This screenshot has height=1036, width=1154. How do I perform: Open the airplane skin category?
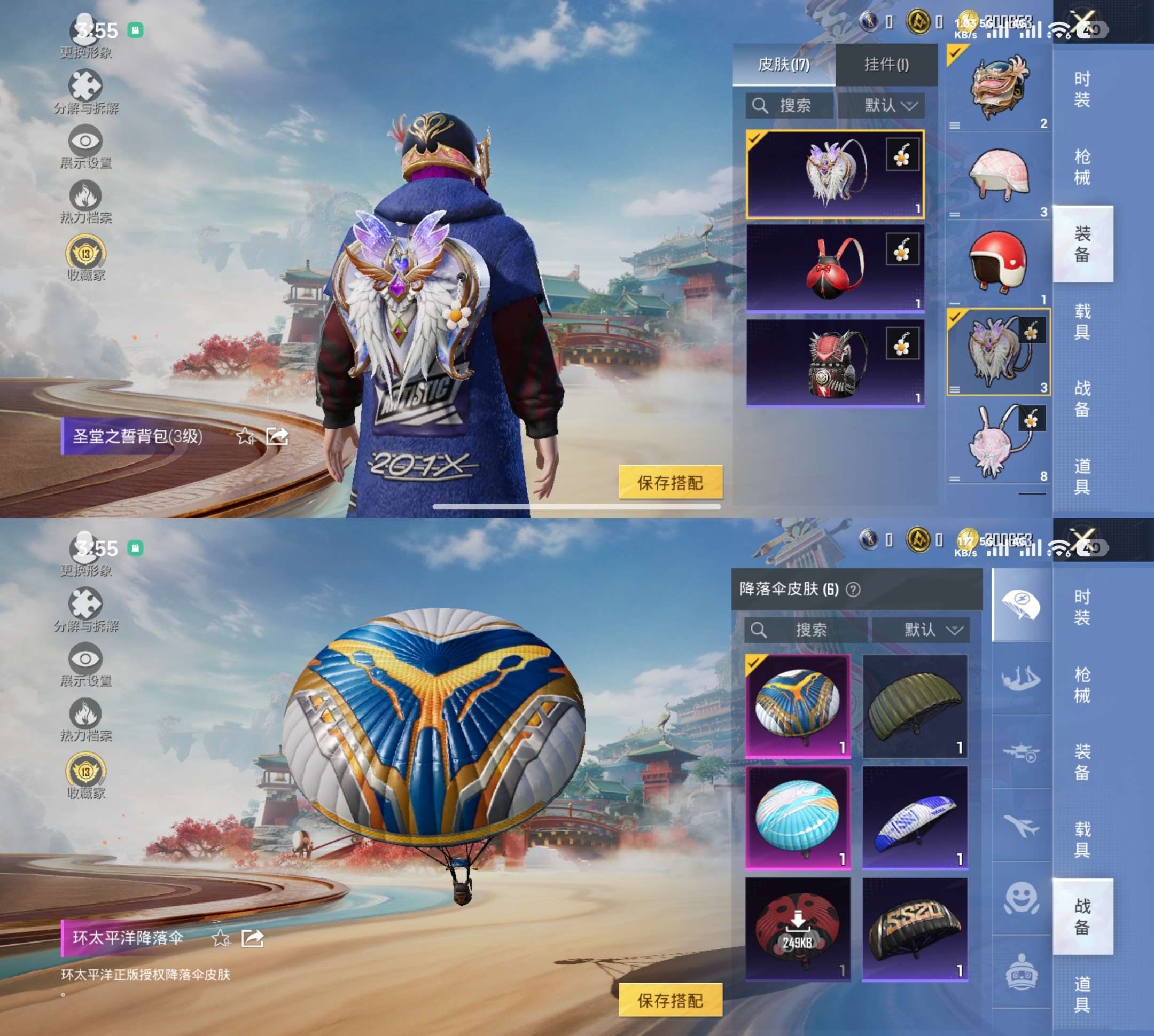pos(1021,826)
